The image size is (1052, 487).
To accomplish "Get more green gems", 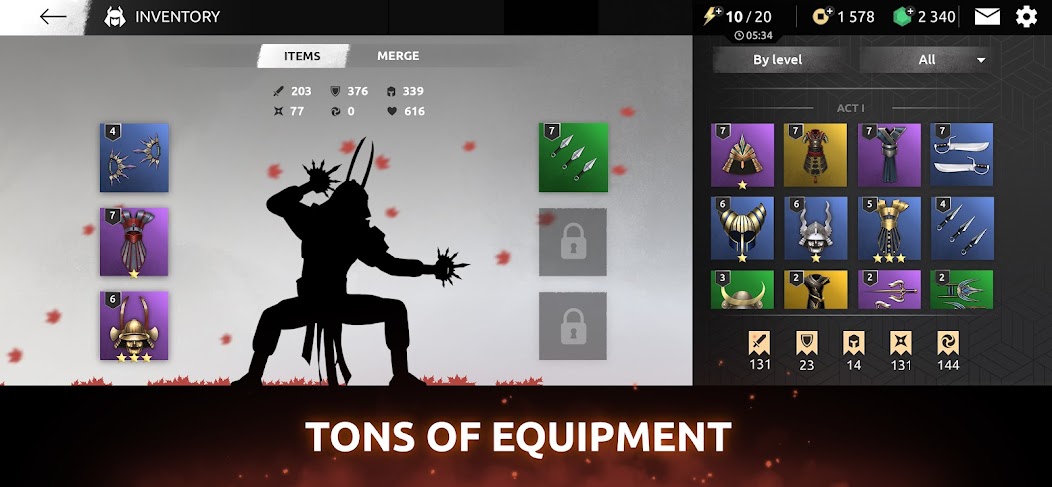I will pos(903,16).
